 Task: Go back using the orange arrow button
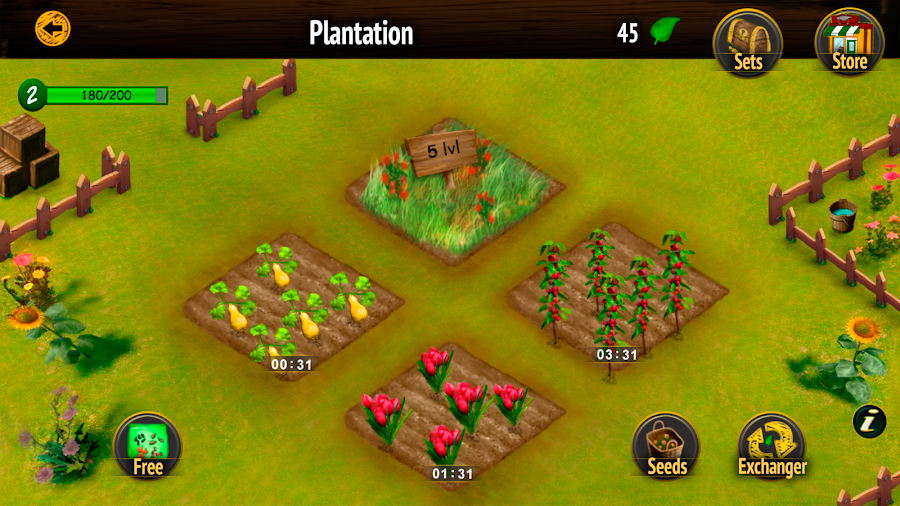52,27
